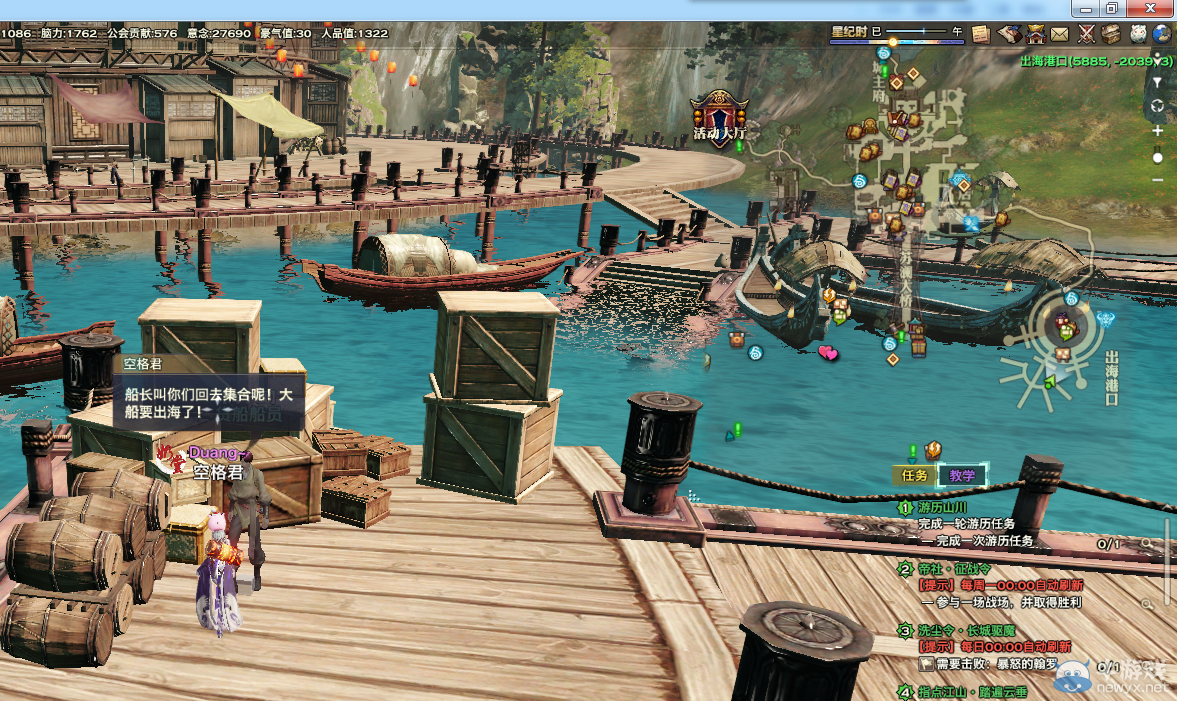Image resolution: width=1177 pixels, height=701 pixels.
Task: Open the crossed swords icon
Action: (1086, 34)
